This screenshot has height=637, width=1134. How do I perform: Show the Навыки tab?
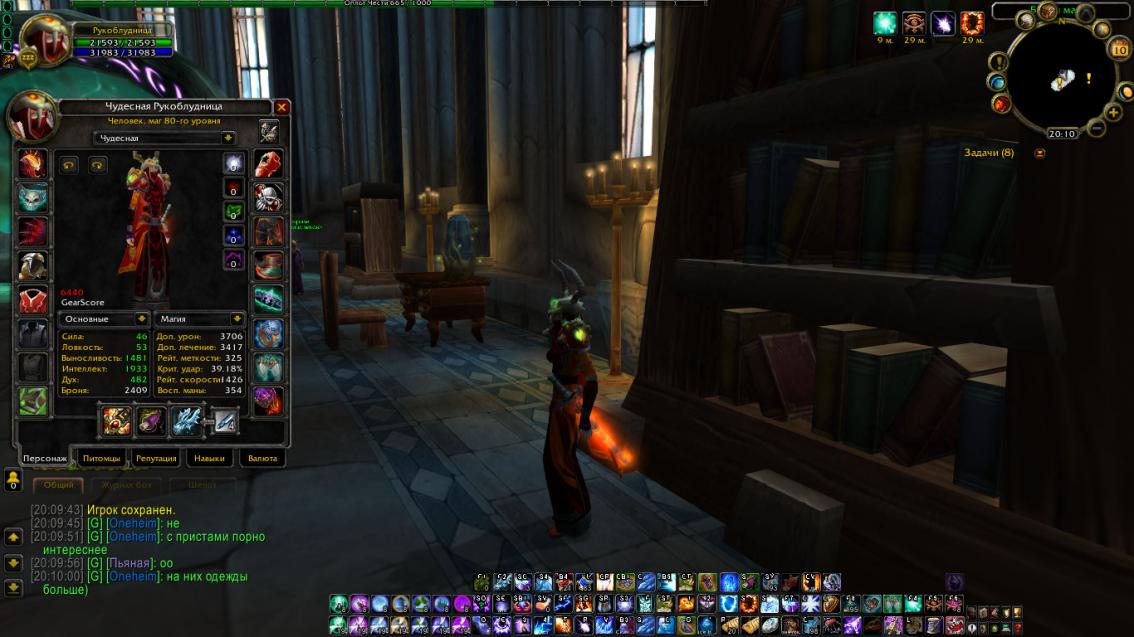(210, 458)
